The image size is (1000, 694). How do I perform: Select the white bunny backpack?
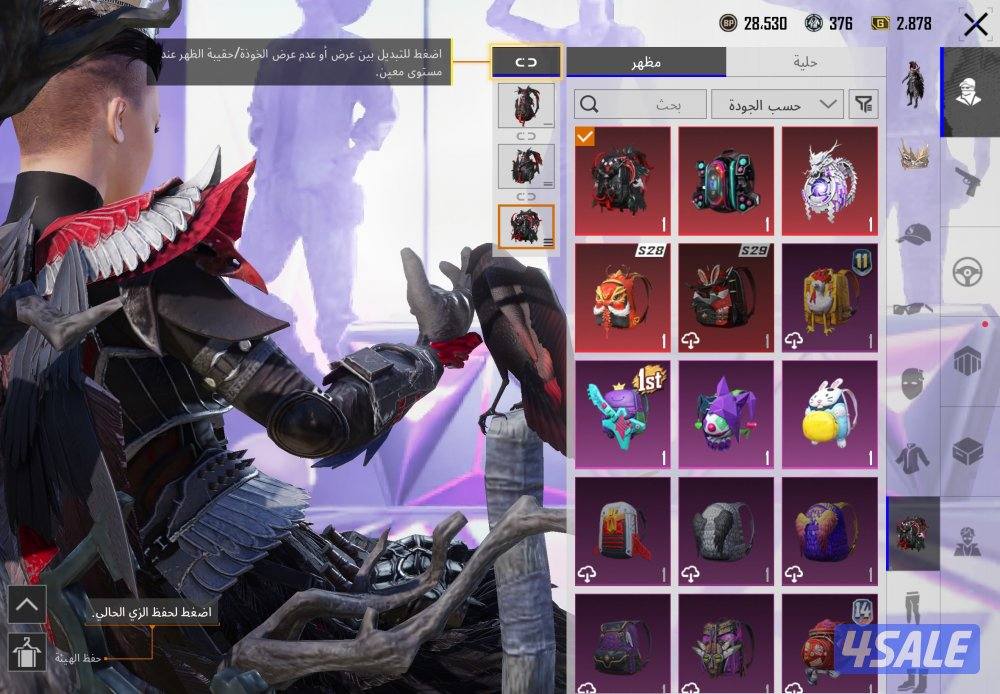[x=829, y=414]
